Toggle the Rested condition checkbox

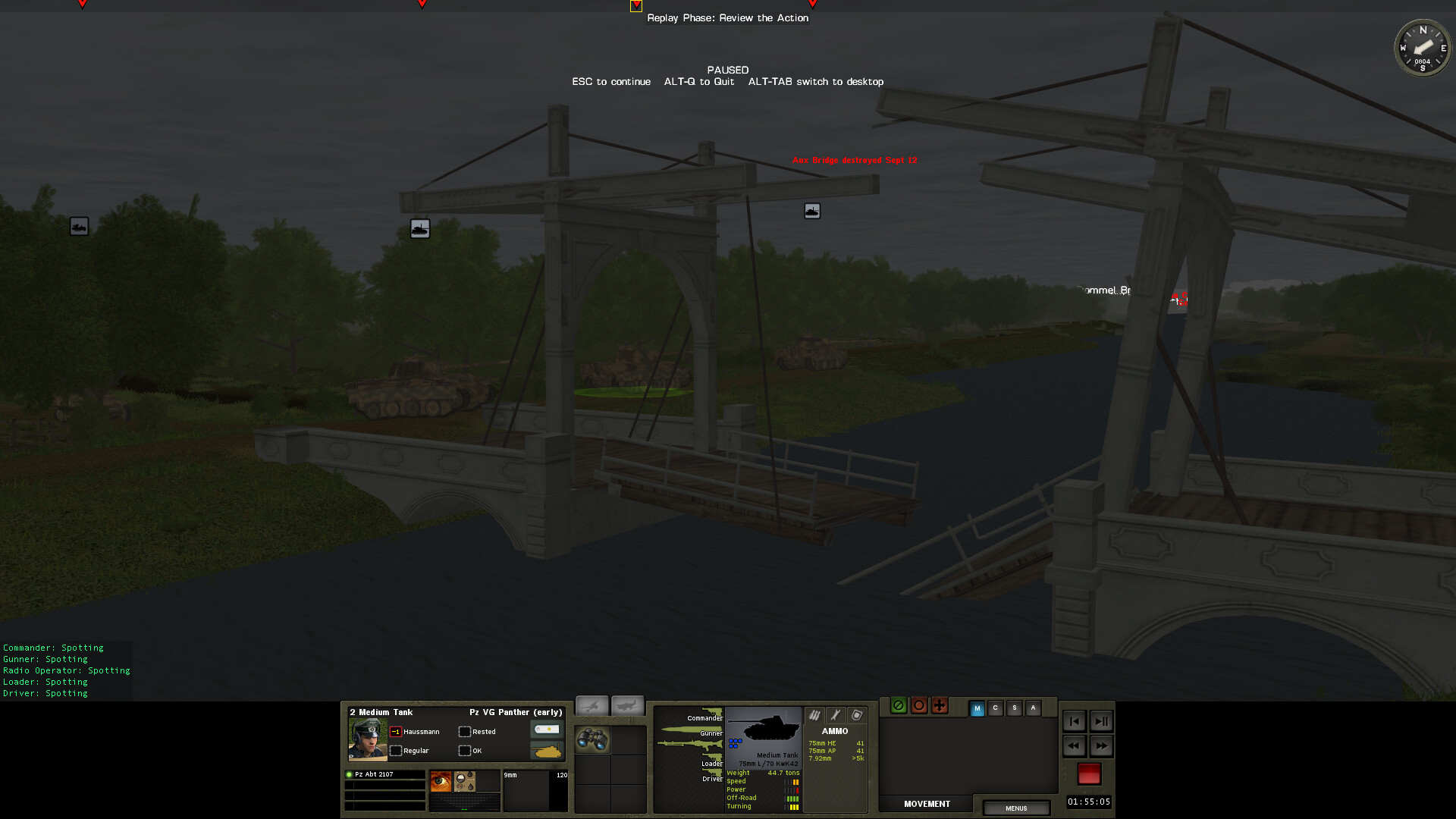[x=464, y=731]
